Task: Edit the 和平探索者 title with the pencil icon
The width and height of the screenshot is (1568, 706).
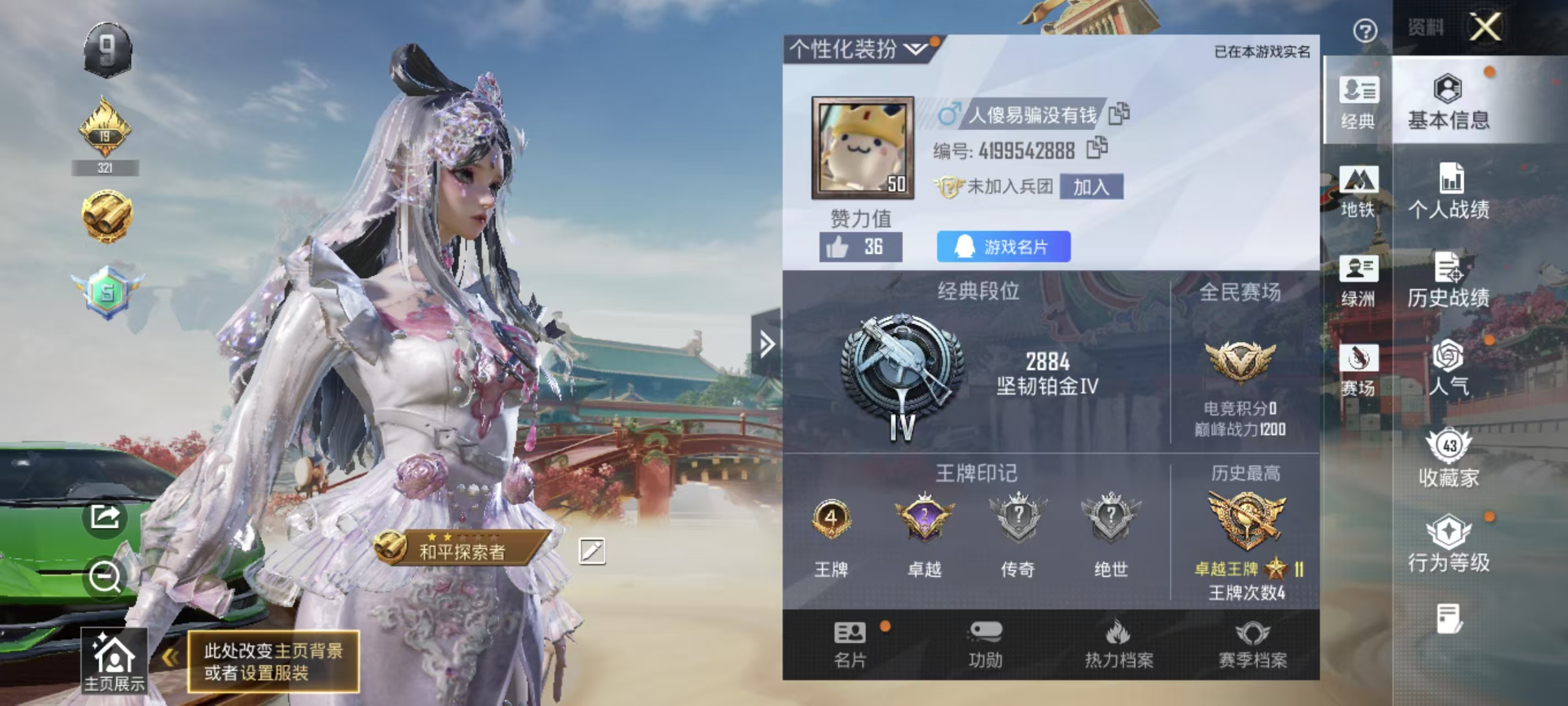Action: coord(592,551)
